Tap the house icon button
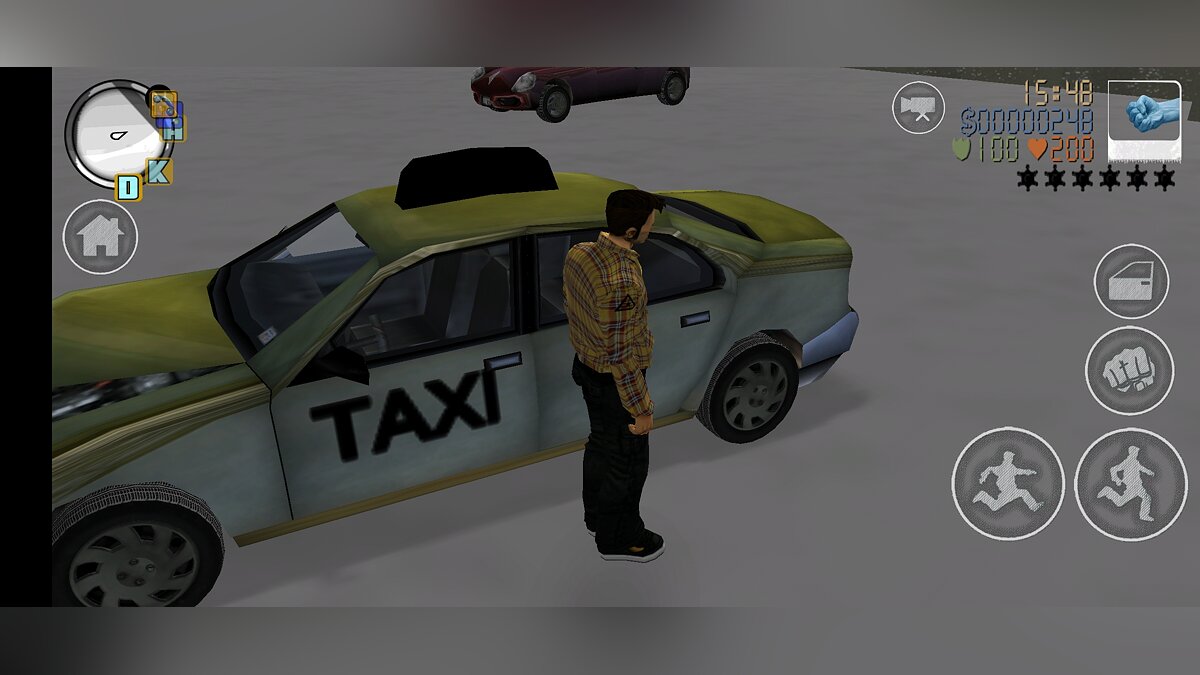The width and height of the screenshot is (1200, 675). 100,237
